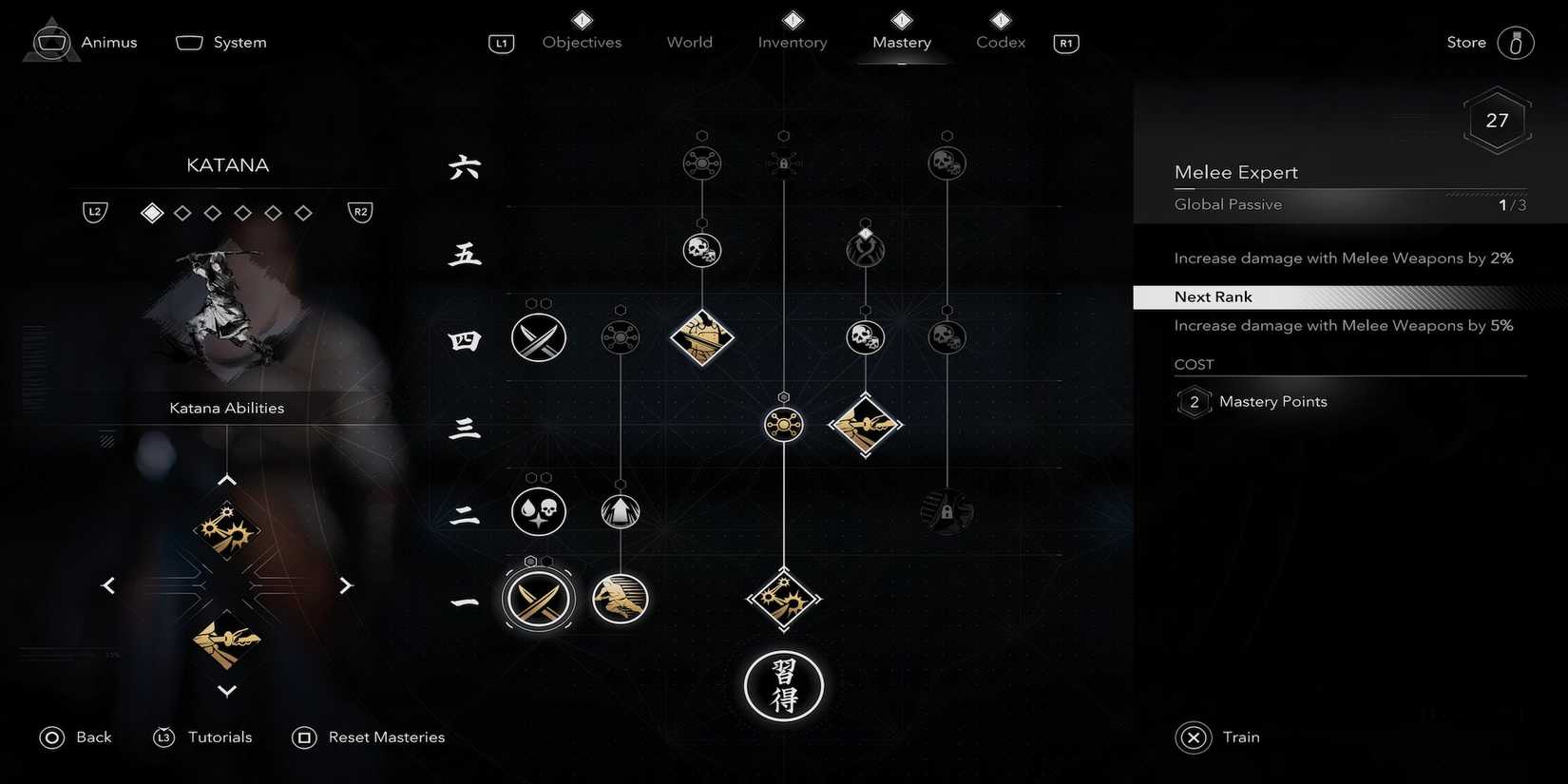This screenshot has width=1568, height=784.
Task: Select the skull node in row five
Action: 702,250
